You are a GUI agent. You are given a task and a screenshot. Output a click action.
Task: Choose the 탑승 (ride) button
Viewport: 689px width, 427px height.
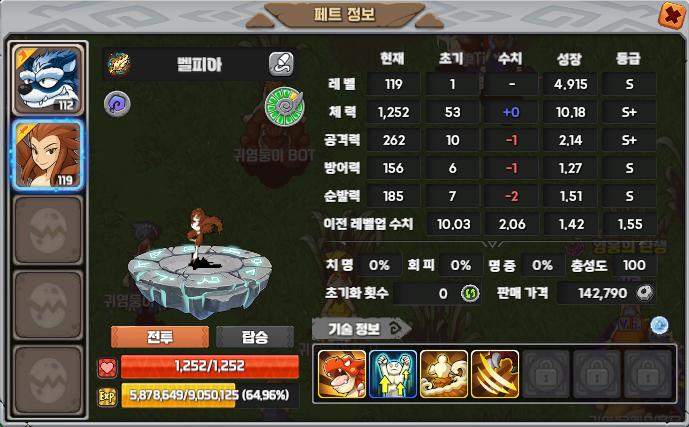pos(255,337)
